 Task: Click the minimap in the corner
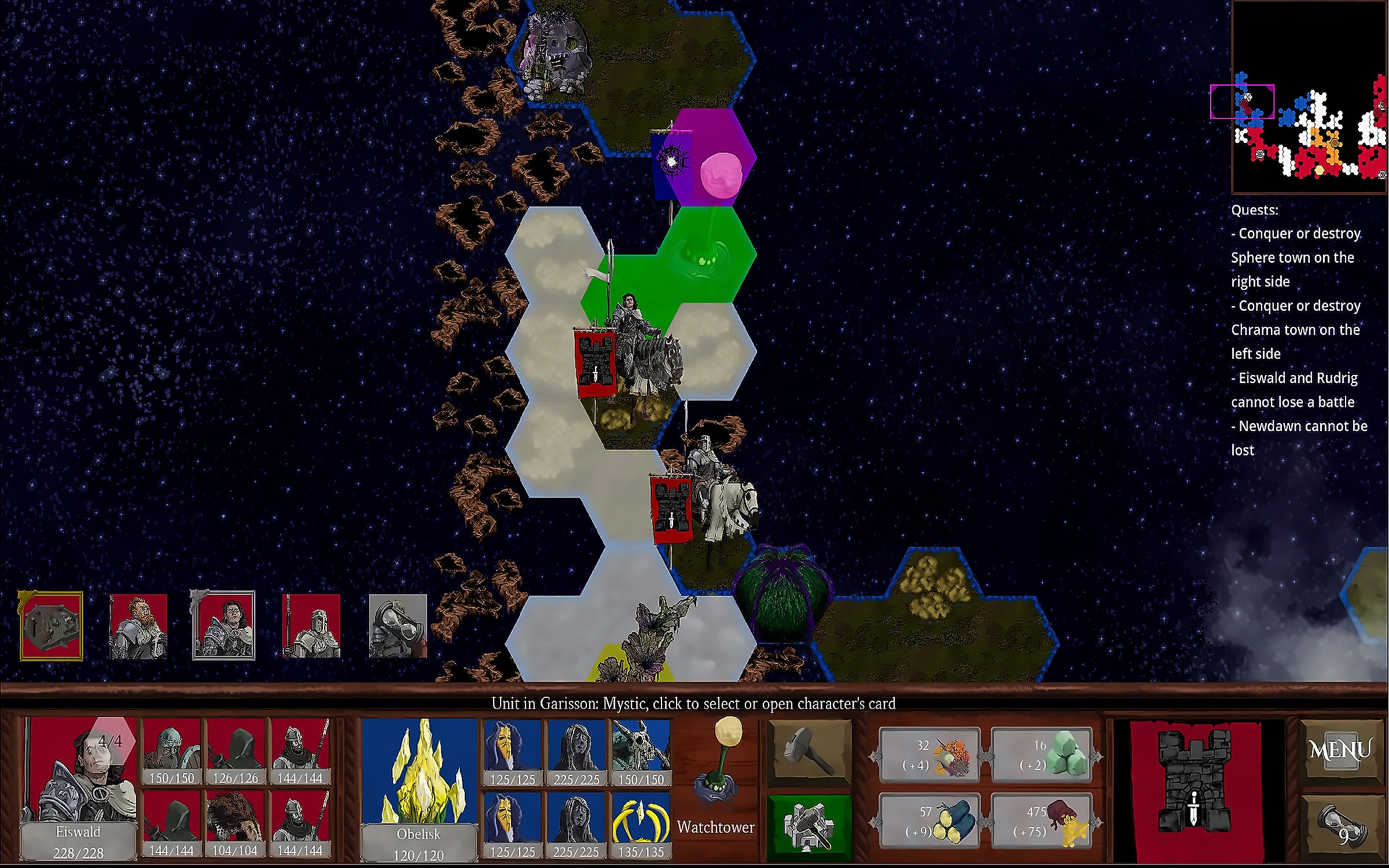pyautogui.click(x=1309, y=97)
